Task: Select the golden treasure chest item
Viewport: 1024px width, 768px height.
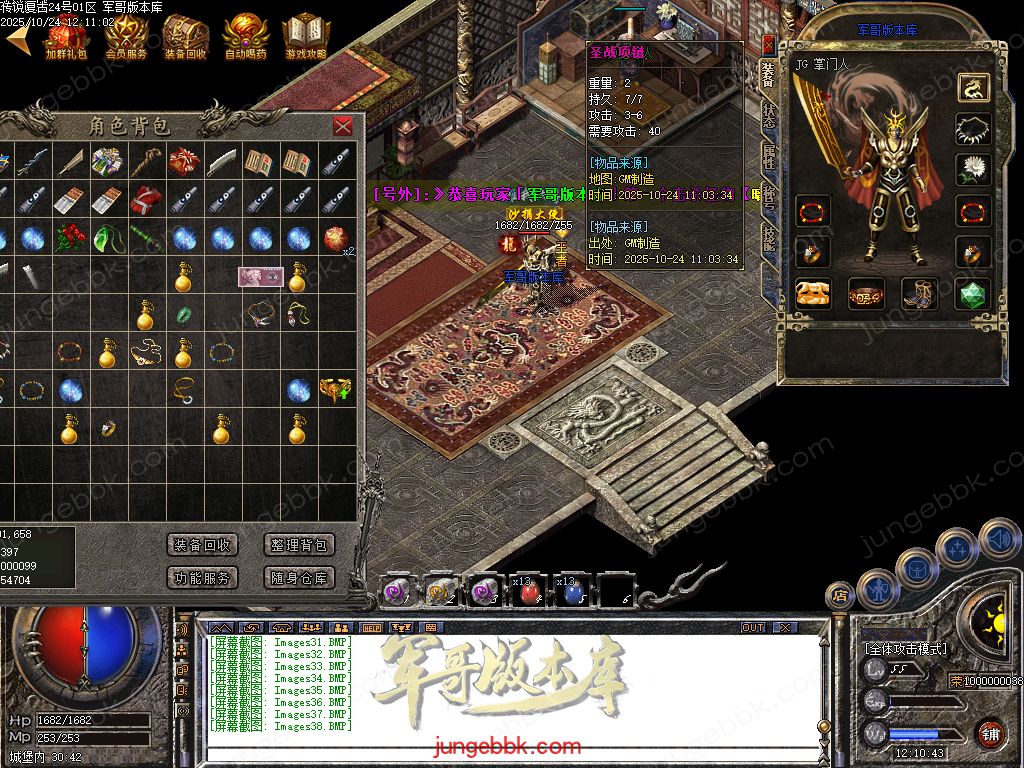Action: click(334, 389)
